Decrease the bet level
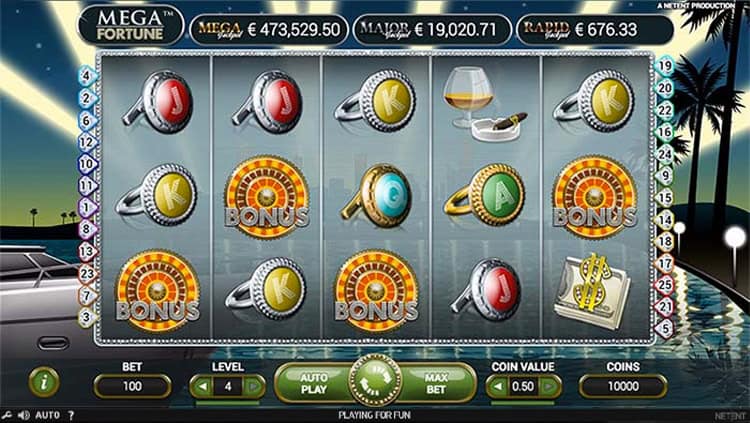 coord(201,386)
